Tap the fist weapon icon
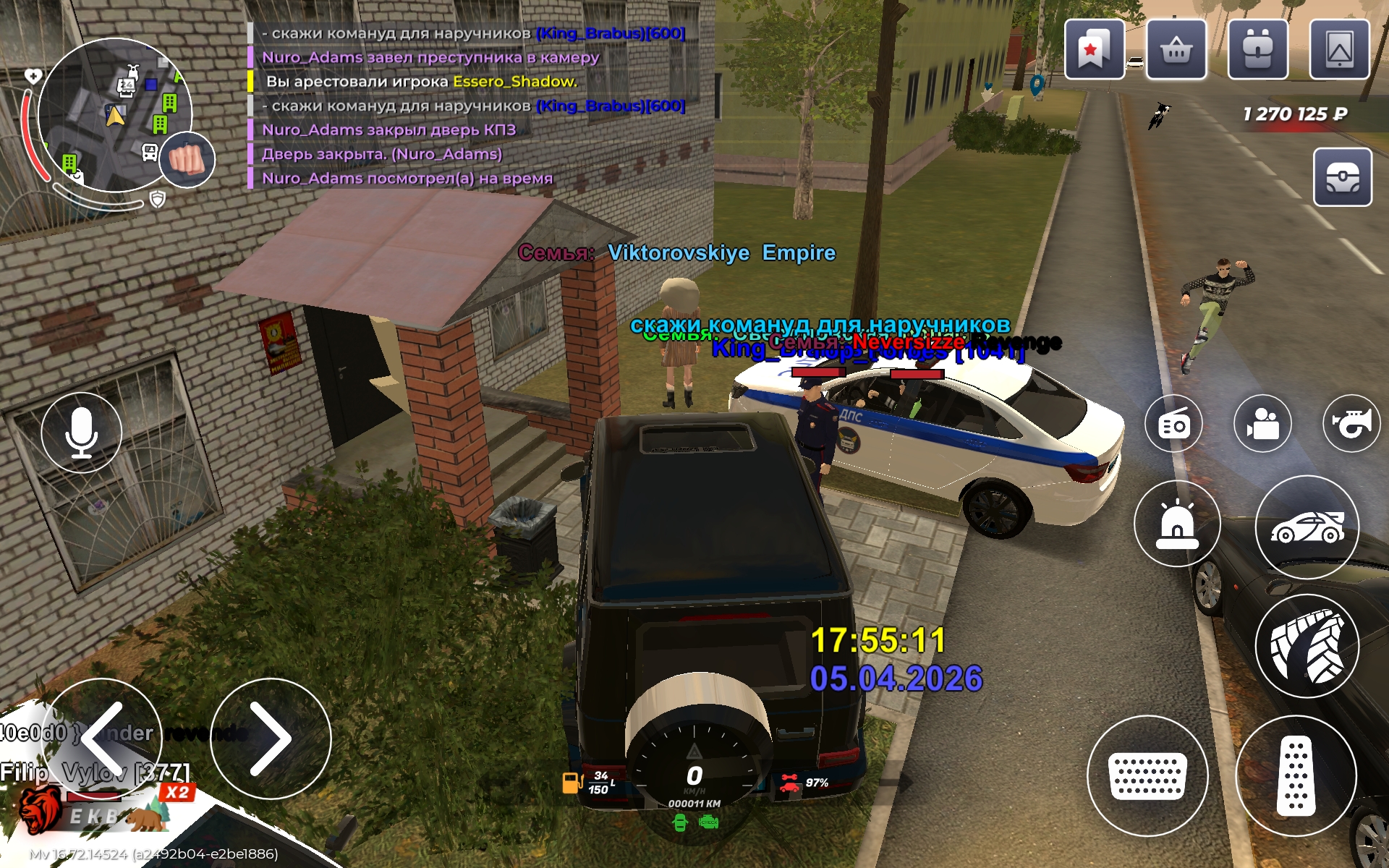This screenshot has width=1389, height=868. (x=187, y=160)
